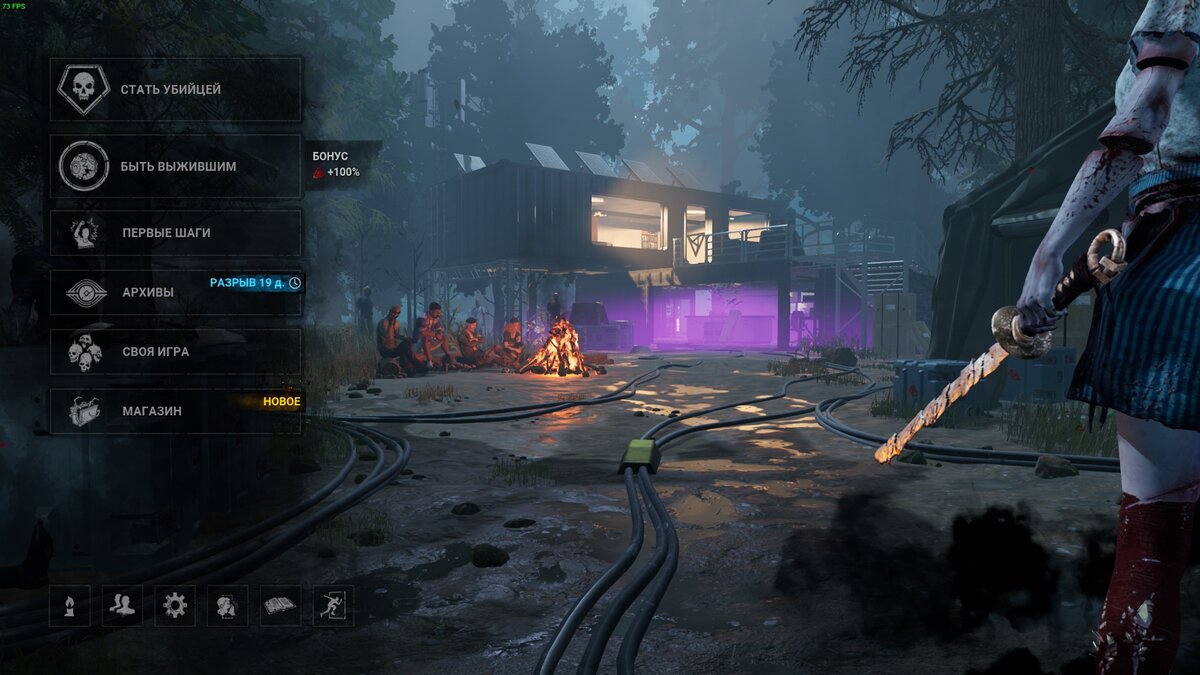
Task: Start СВОЯ ИГРА custom match
Action: [x=175, y=352]
